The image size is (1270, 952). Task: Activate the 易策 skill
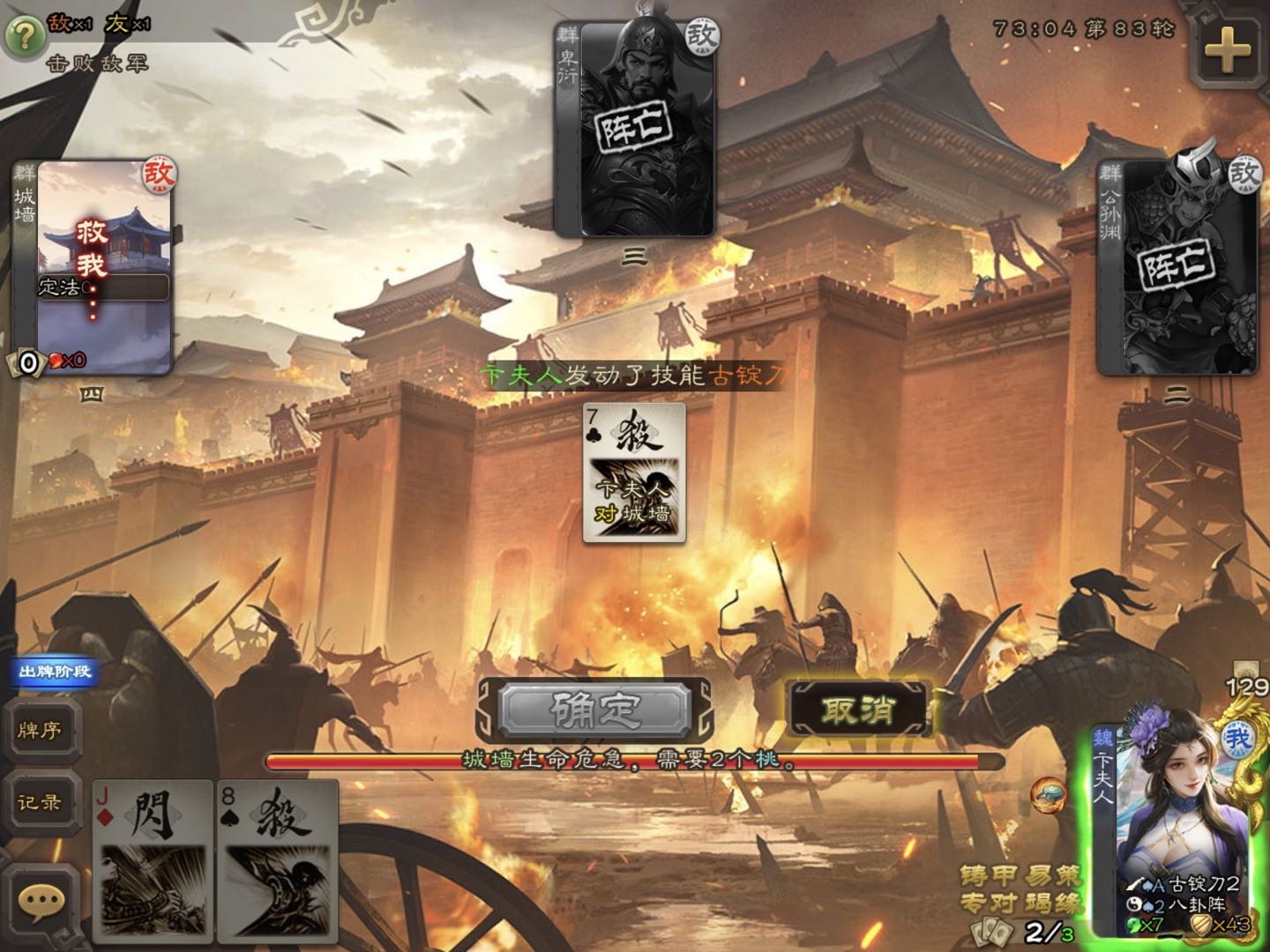1054,875
